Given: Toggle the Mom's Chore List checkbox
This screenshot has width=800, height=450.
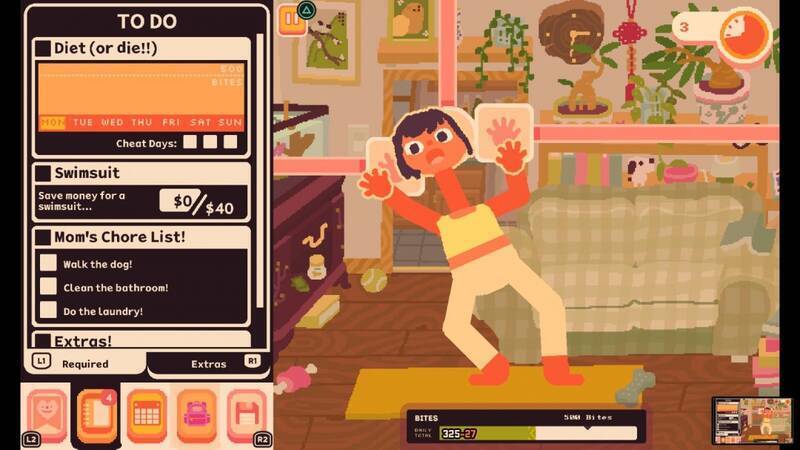Looking at the screenshot, I should pos(43,238).
